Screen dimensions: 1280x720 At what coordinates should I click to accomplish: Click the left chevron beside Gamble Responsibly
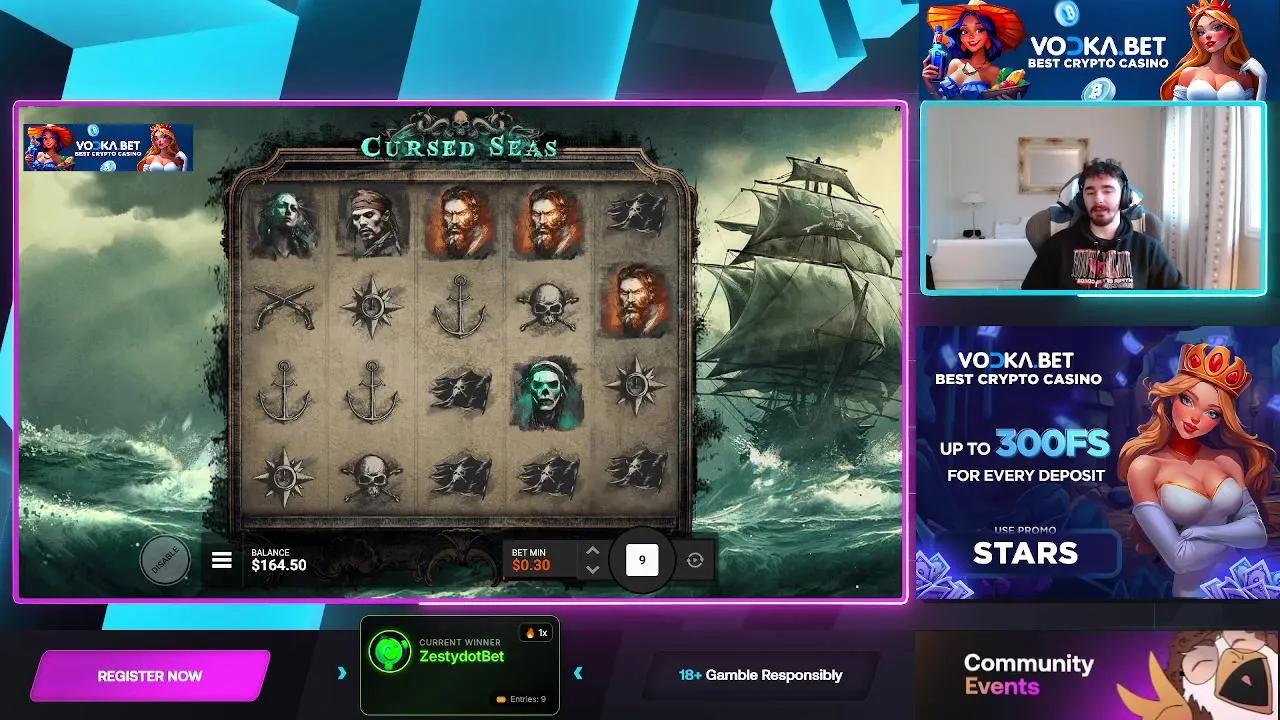(x=578, y=671)
